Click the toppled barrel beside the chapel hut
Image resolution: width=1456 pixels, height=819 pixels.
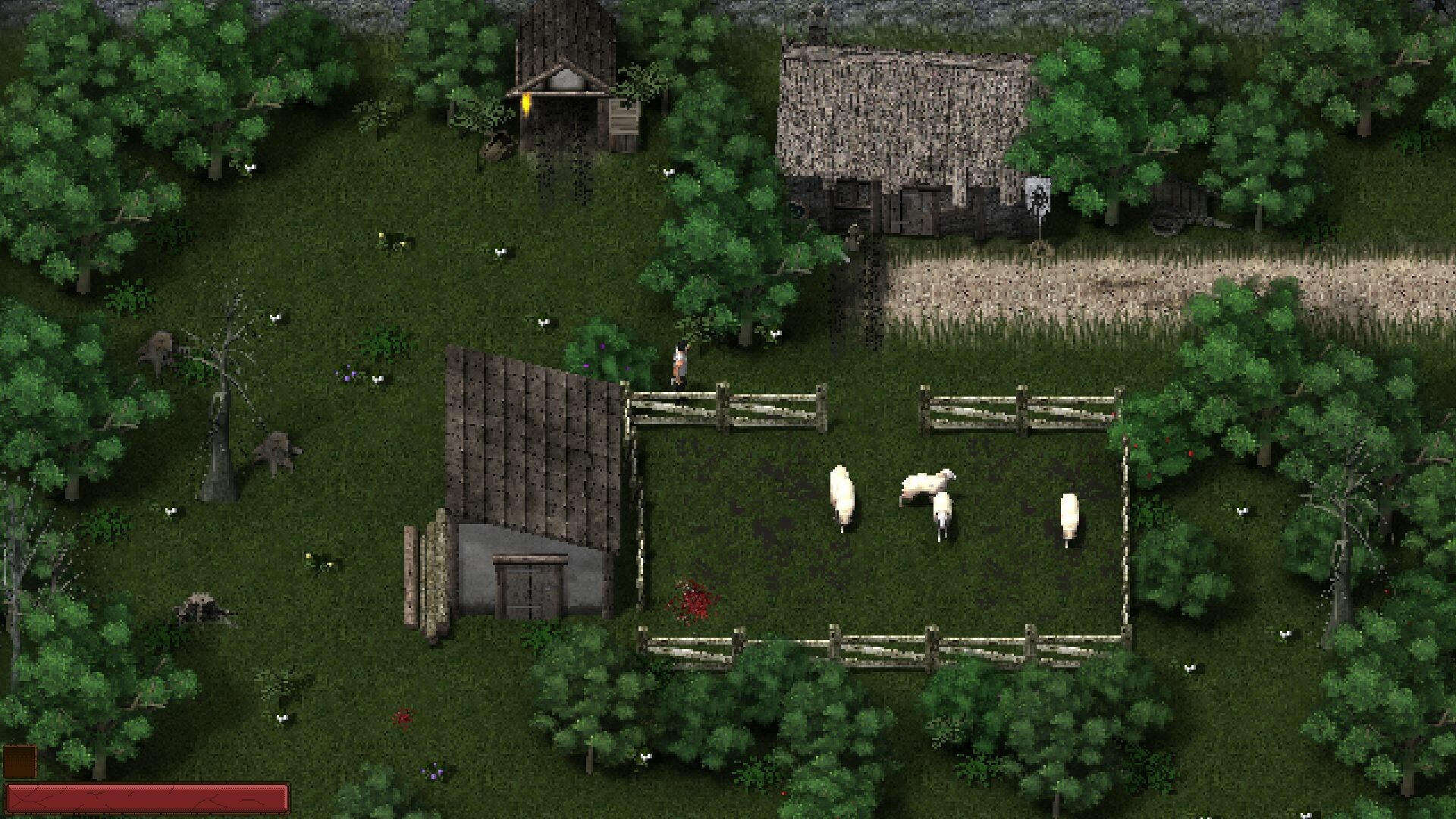click(494, 148)
